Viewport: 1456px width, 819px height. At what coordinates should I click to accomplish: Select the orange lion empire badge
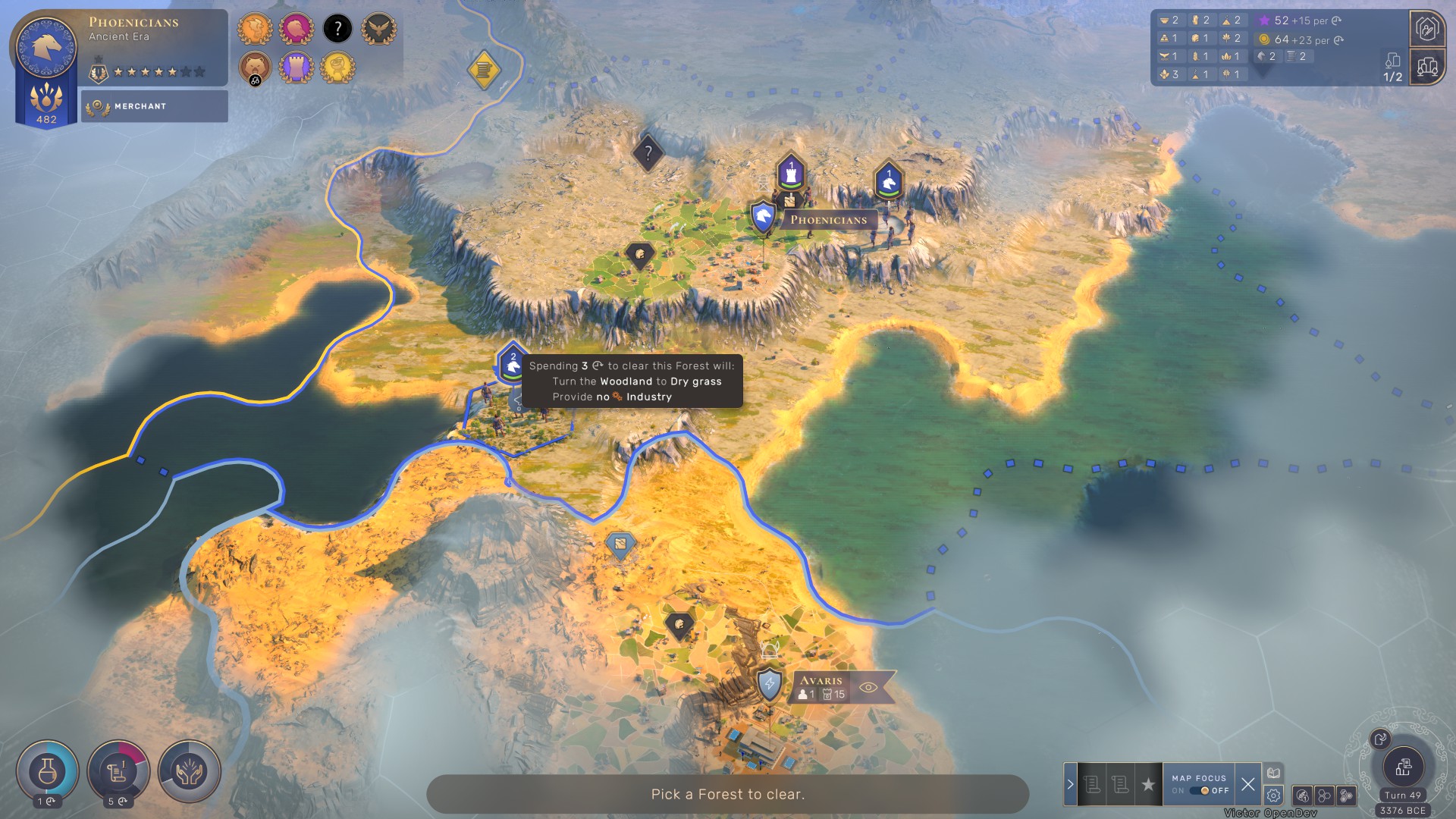(255, 30)
